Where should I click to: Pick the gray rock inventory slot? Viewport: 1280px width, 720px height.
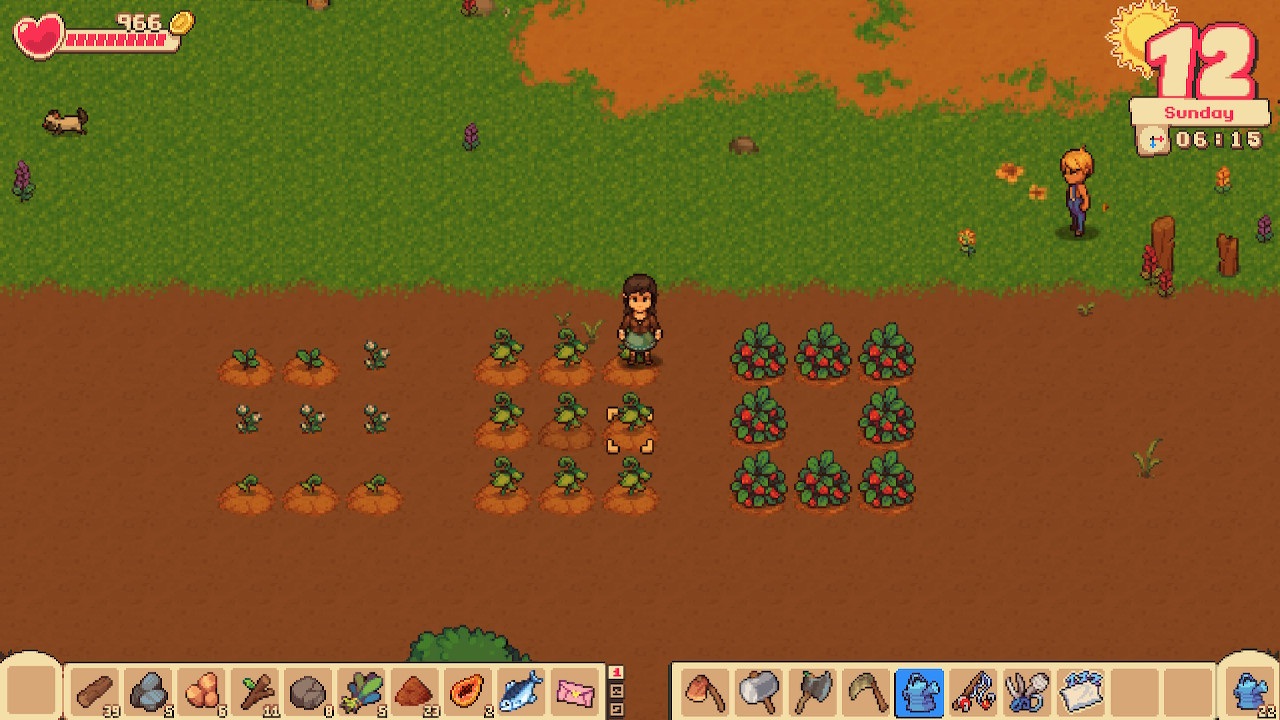pos(308,691)
